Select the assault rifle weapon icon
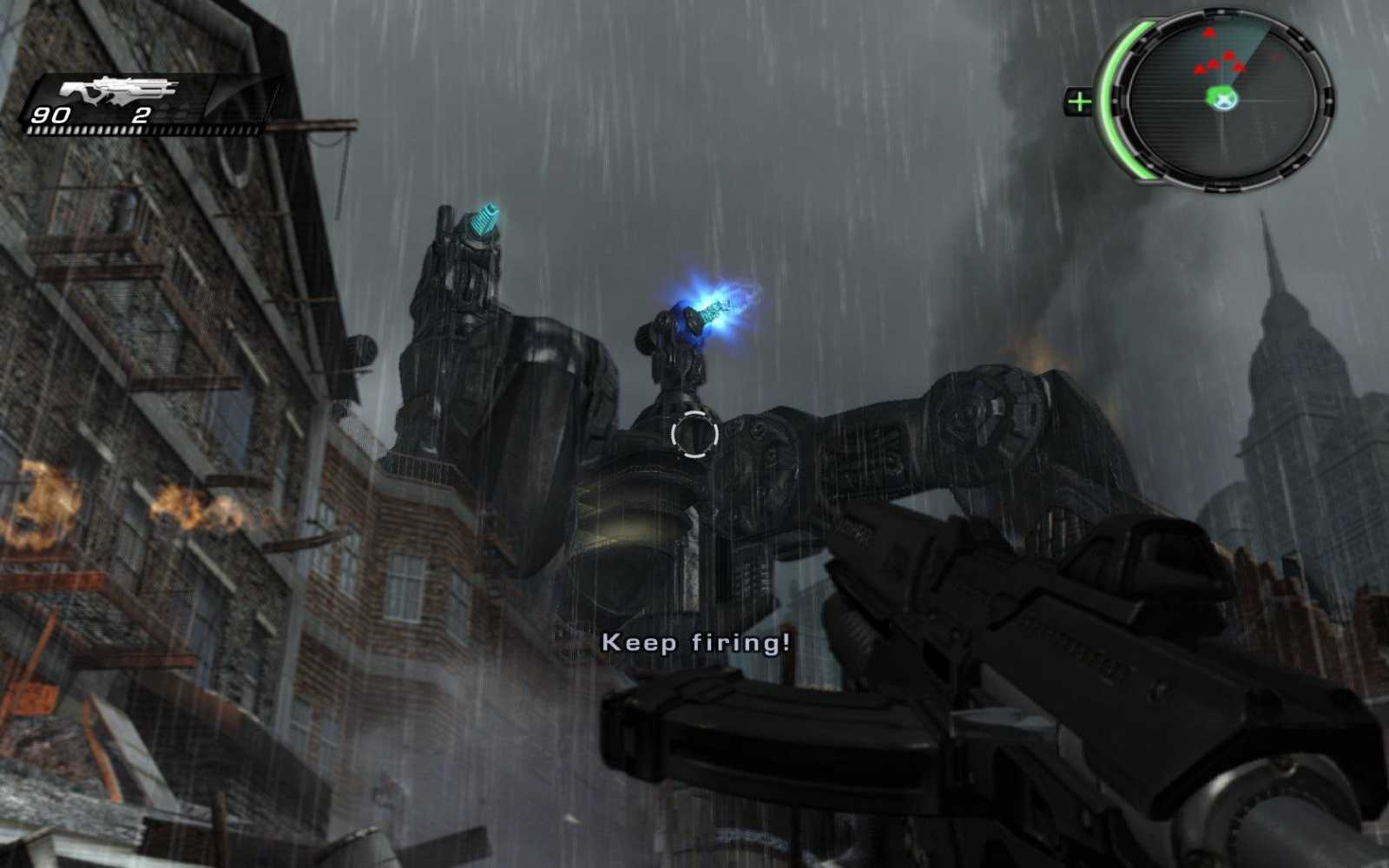 tap(117, 89)
